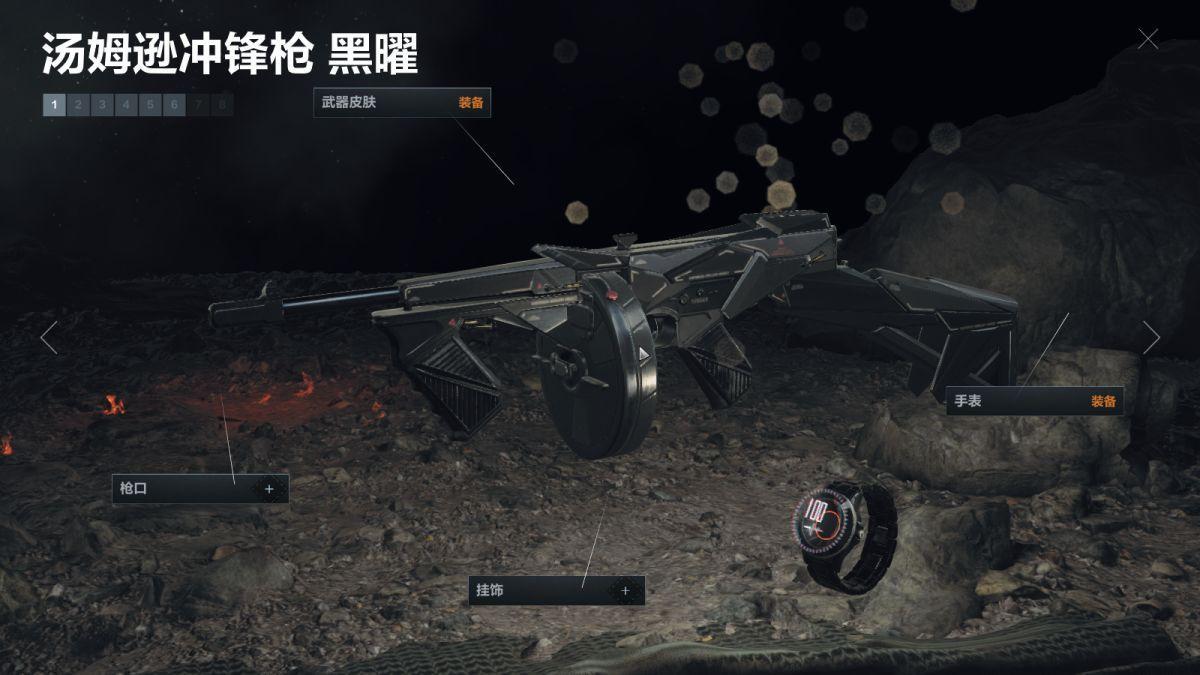The height and width of the screenshot is (675, 1200).
Task: Open page 4 tab
Action: [126, 104]
